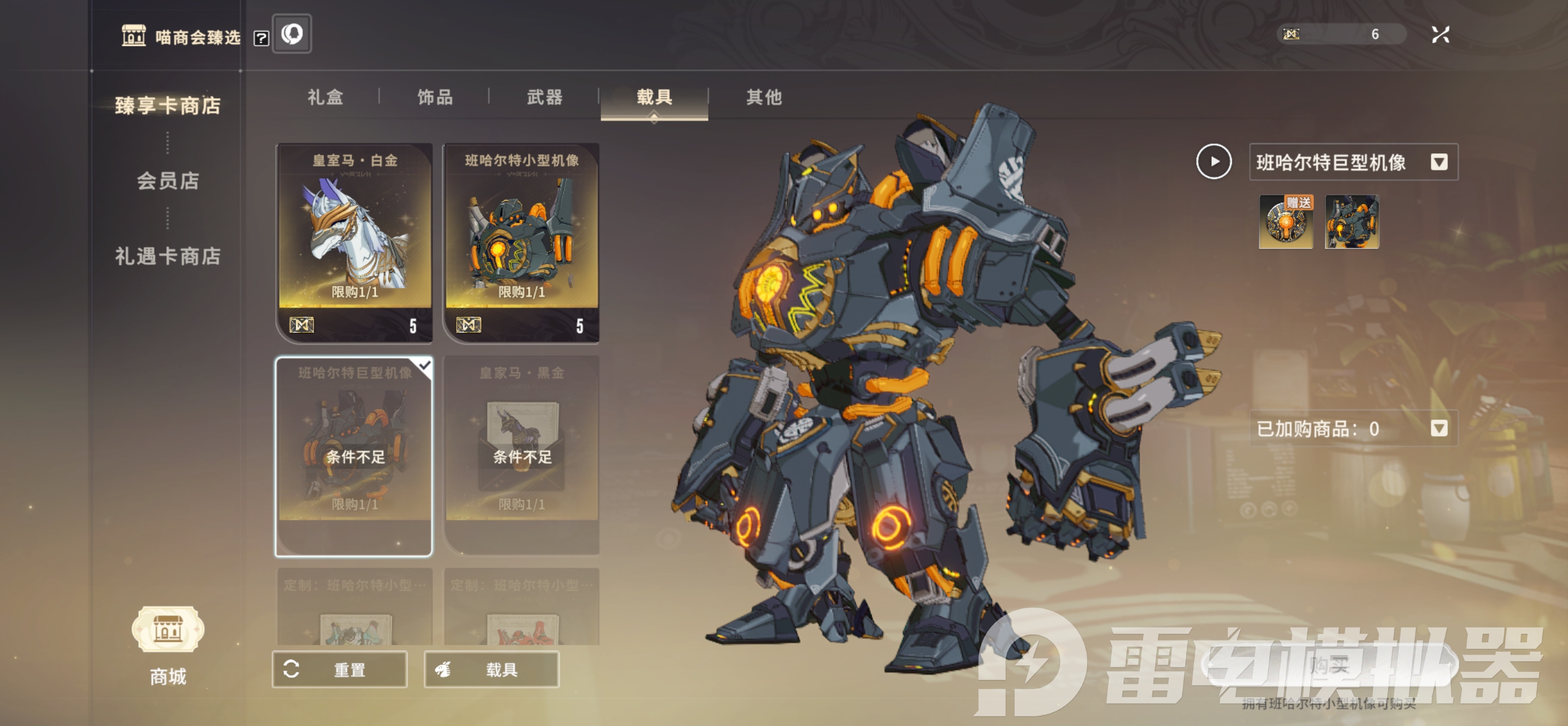The width and height of the screenshot is (1568, 726).
Task: Pick the locked 皇家马·黑金 card
Action: [522, 455]
